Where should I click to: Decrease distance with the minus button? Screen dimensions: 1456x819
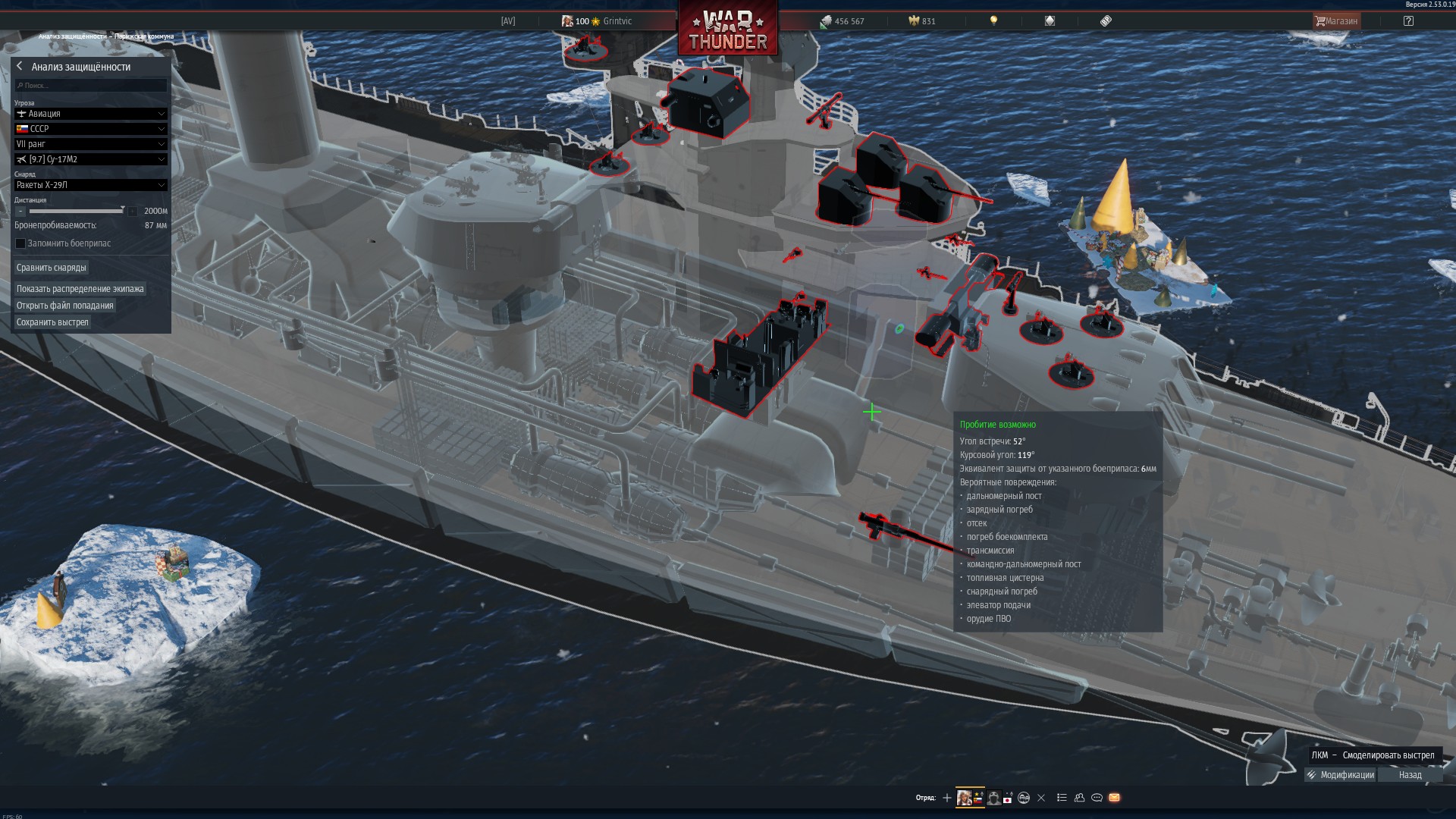click(20, 212)
